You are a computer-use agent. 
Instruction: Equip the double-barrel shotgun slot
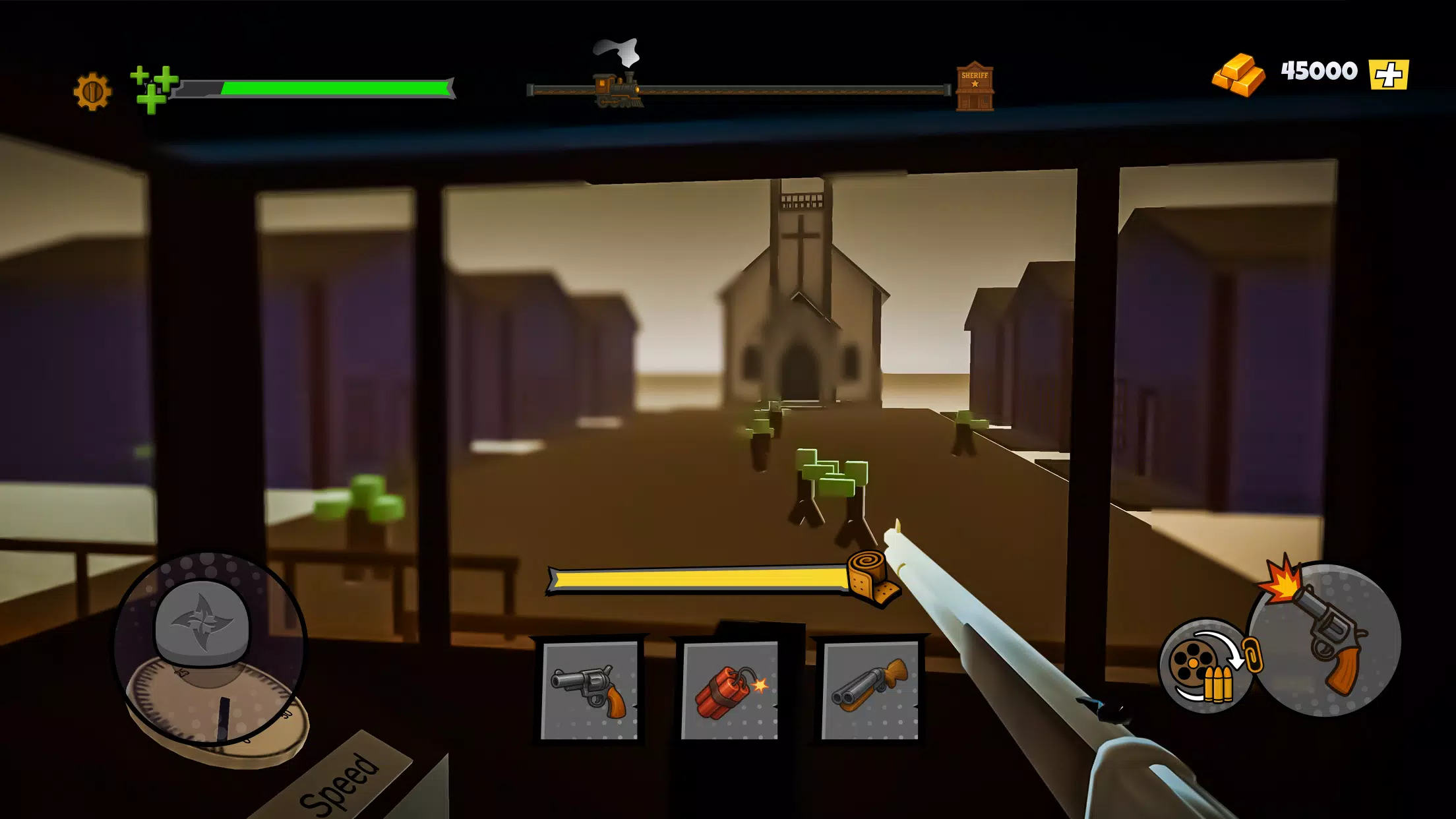click(x=870, y=690)
